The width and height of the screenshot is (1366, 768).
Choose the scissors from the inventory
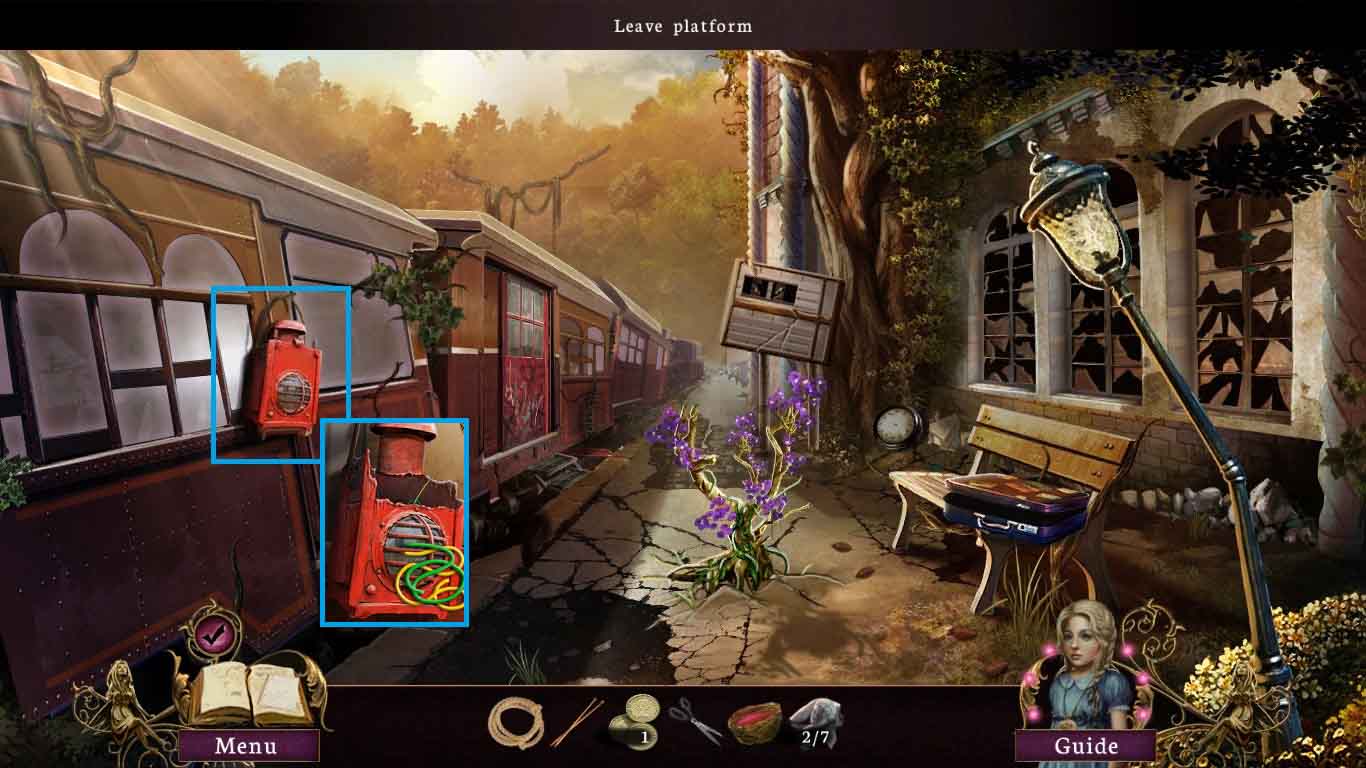click(696, 721)
